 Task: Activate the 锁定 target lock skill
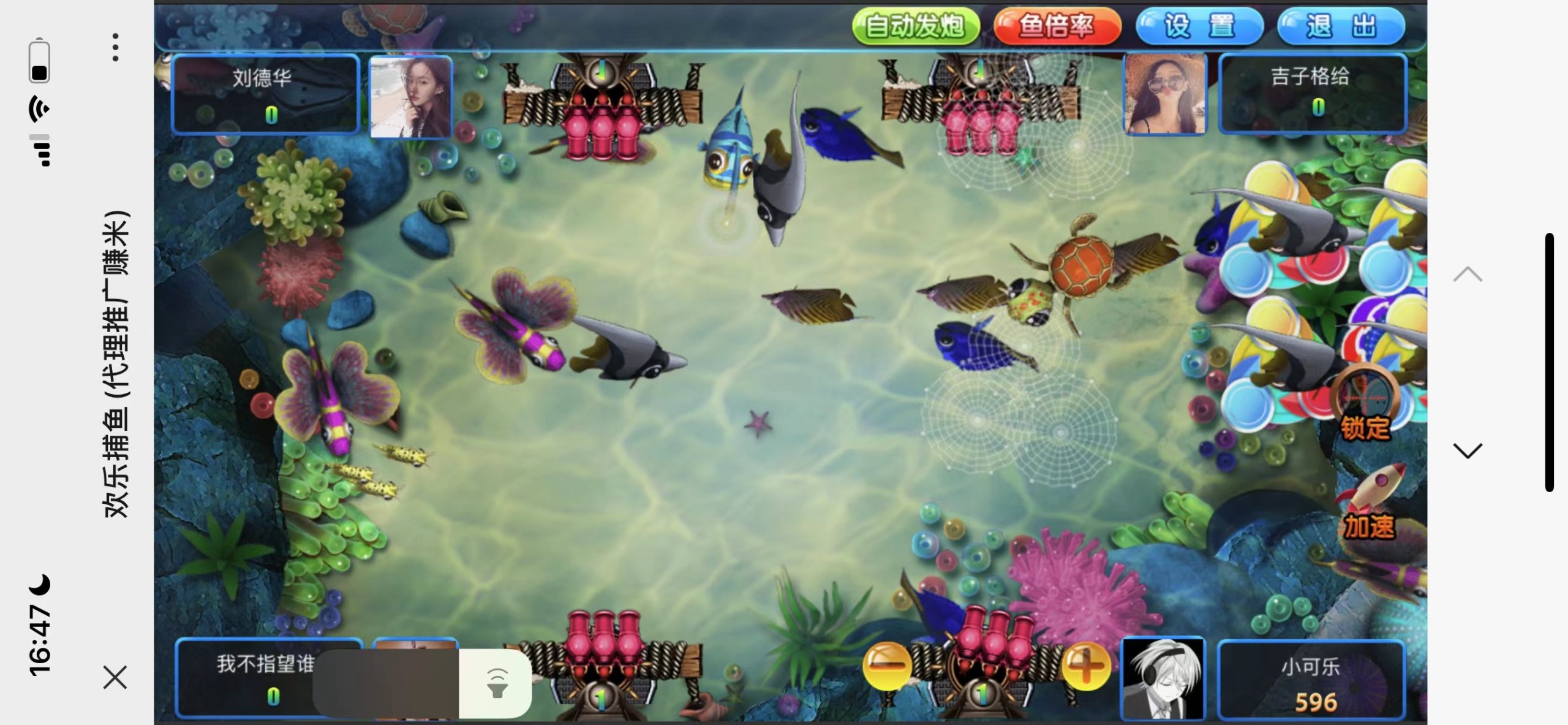pos(1365,404)
